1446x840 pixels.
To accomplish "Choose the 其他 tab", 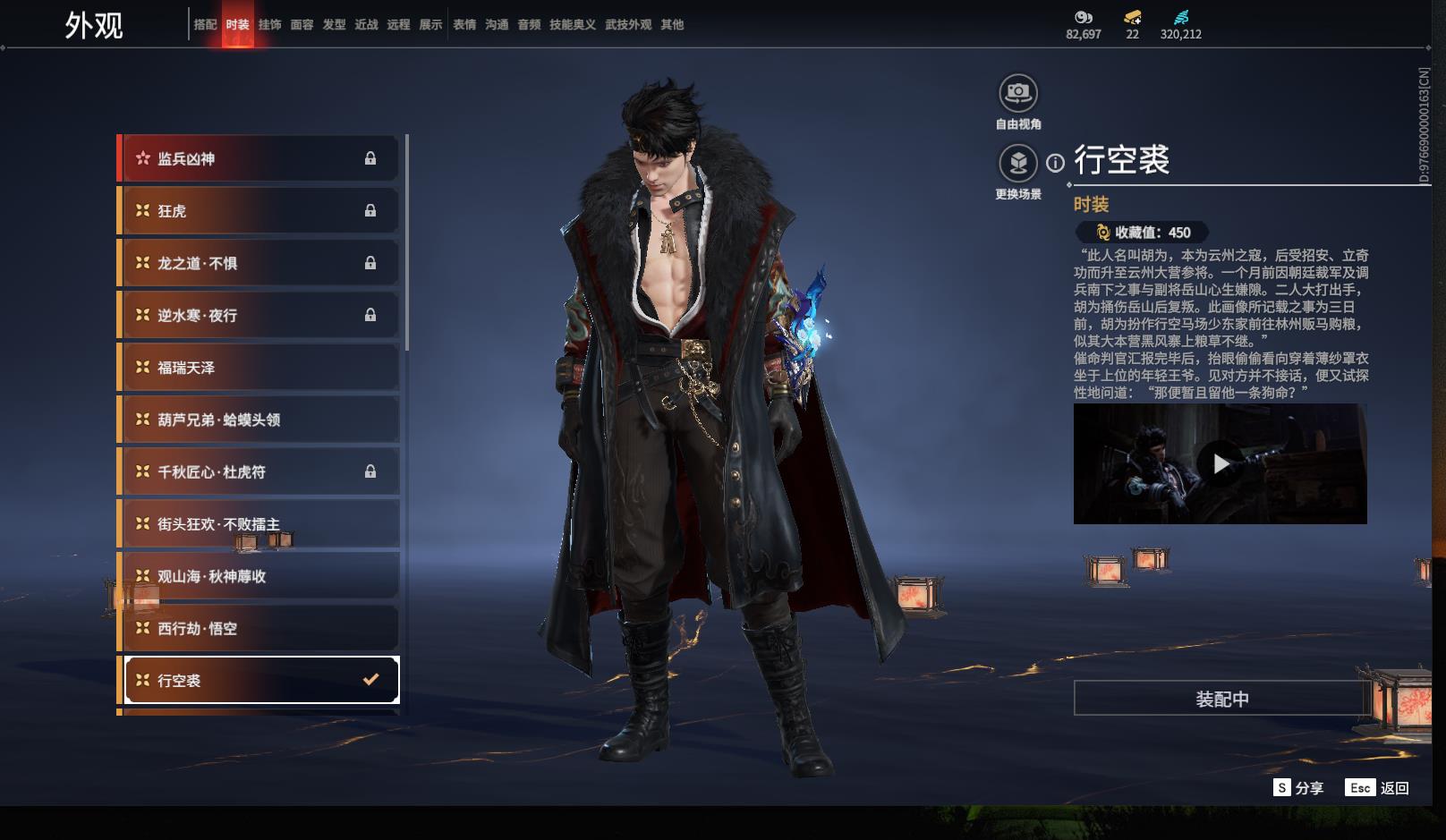I will (x=672, y=25).
